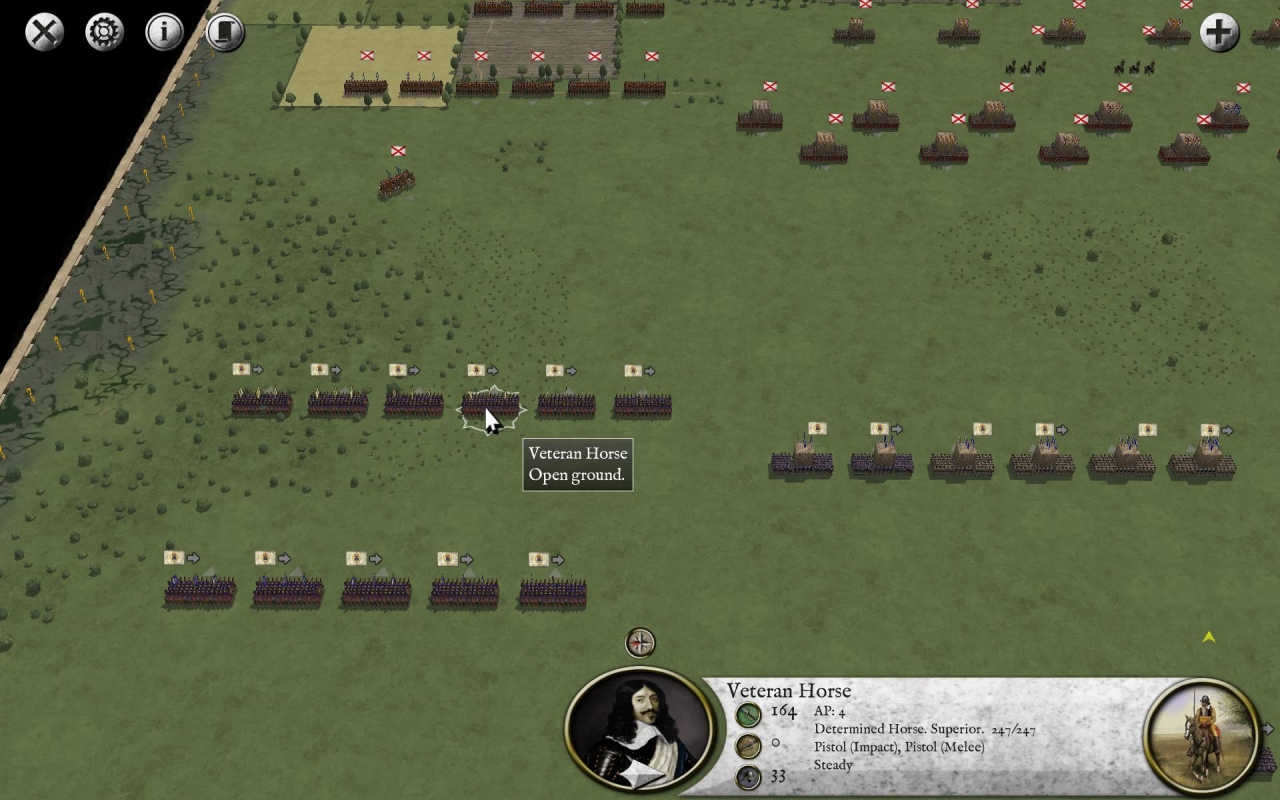Select the commander portrait
1280x800 pixels.
(639, 731)
